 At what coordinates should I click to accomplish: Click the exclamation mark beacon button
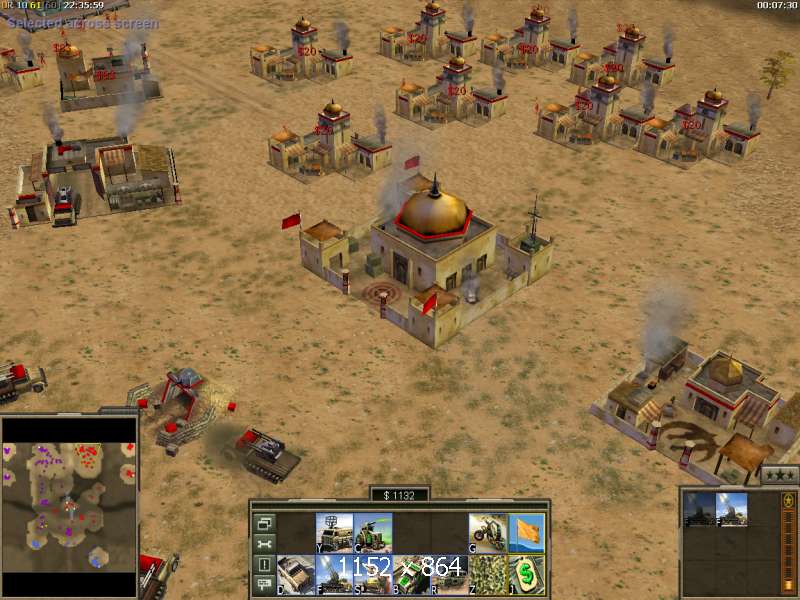pyautogui.click(x=263, y=564)
